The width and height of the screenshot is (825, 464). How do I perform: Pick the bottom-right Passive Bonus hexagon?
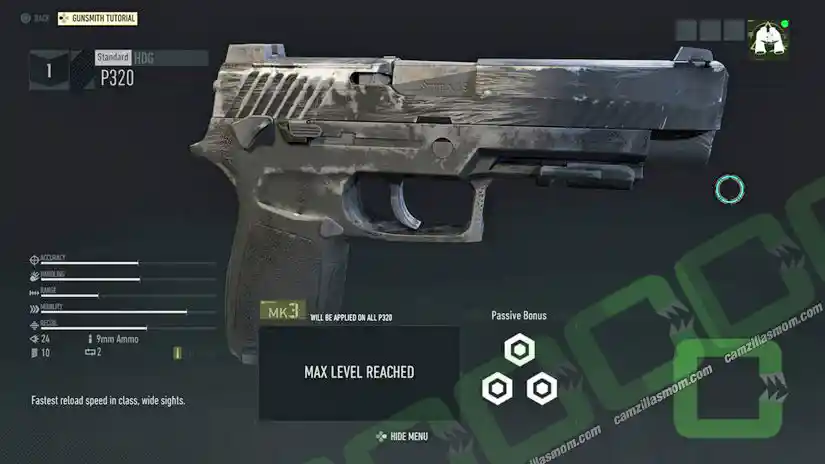tap(541, 388)
